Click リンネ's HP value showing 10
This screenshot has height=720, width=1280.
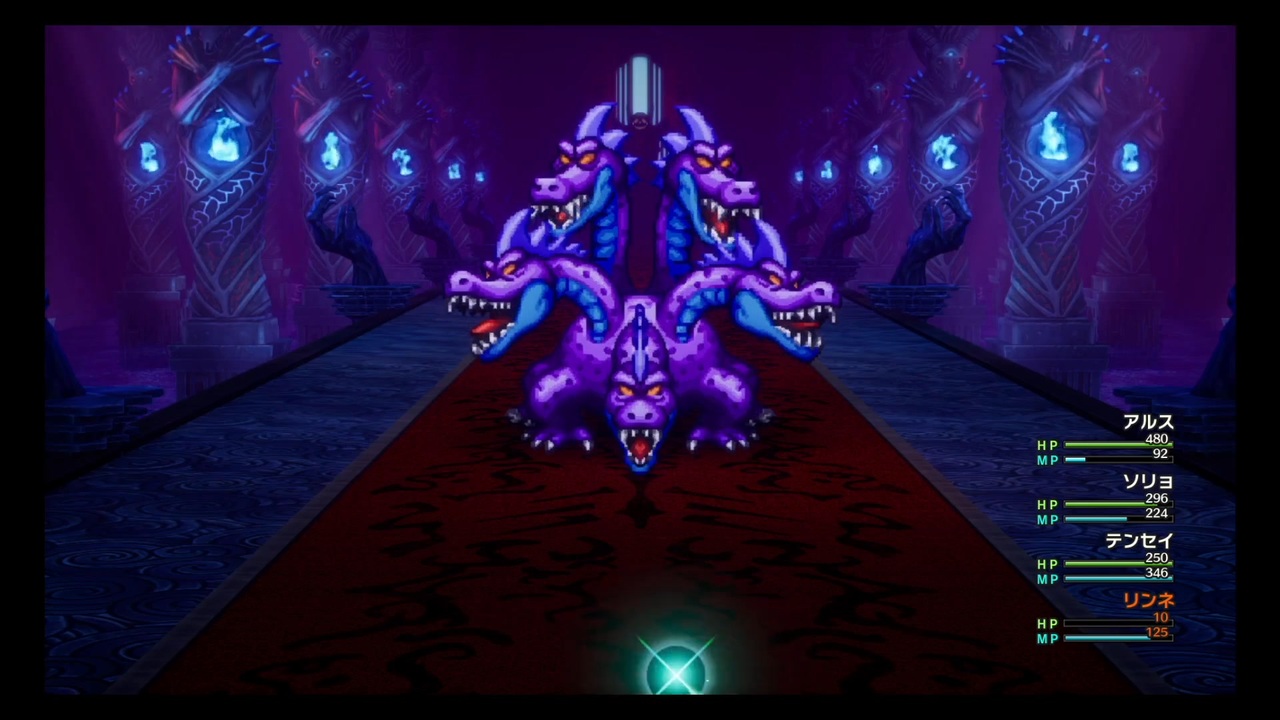(x=1160, y=618)
